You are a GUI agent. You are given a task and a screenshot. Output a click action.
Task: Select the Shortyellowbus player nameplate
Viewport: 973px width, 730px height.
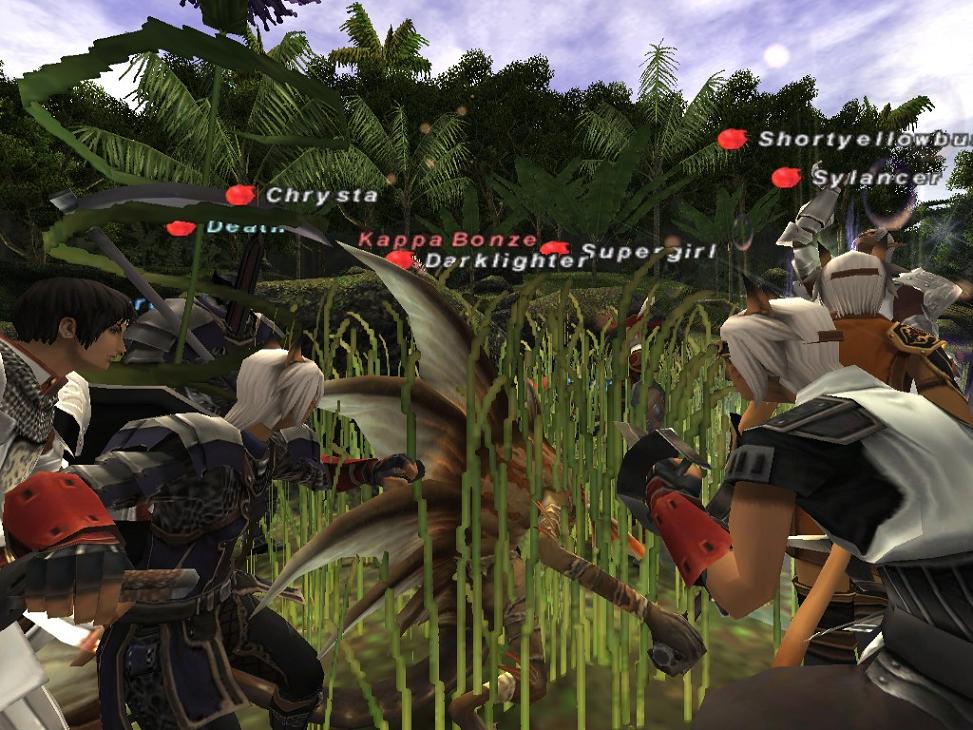(x=862, y=139)
